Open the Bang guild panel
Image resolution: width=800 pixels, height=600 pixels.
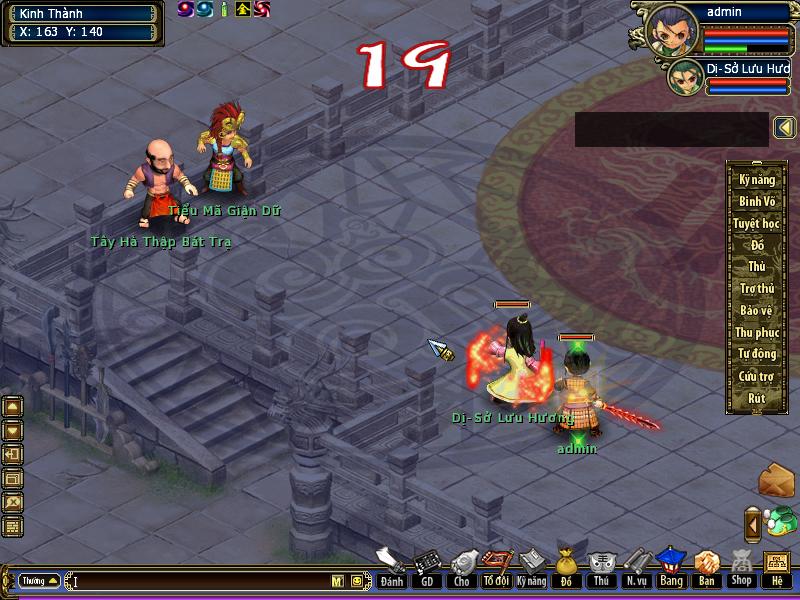click(671, 569)
